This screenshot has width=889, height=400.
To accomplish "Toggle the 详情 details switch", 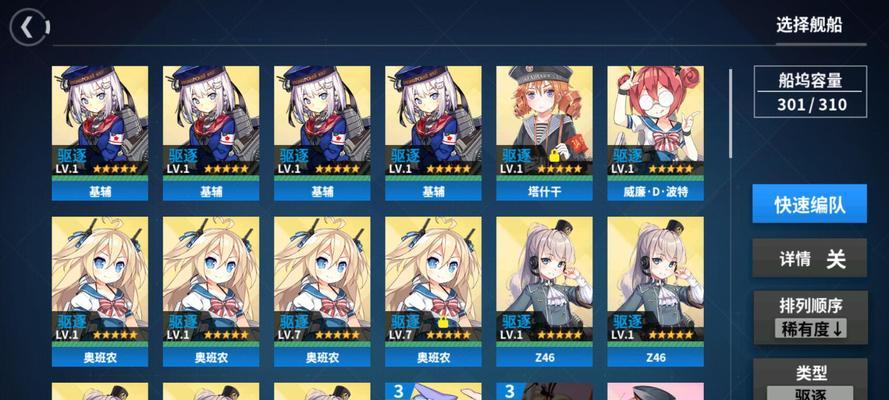I will tap(809, 259).
